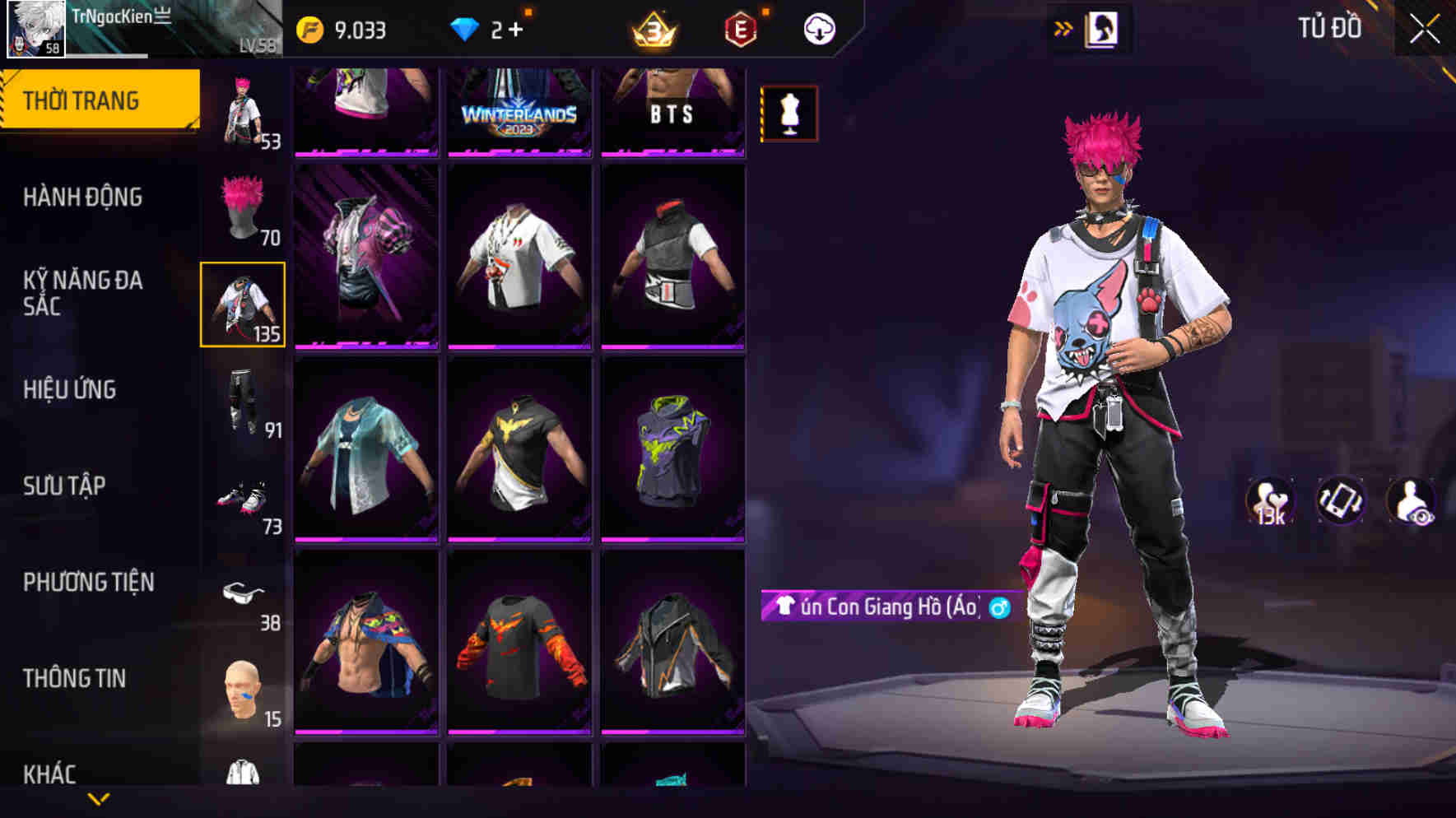Viewport: 1456px width, 818px height.
Task: Expand the wardrobe panel with double arrows
Action: click(x=1062, y=26)
